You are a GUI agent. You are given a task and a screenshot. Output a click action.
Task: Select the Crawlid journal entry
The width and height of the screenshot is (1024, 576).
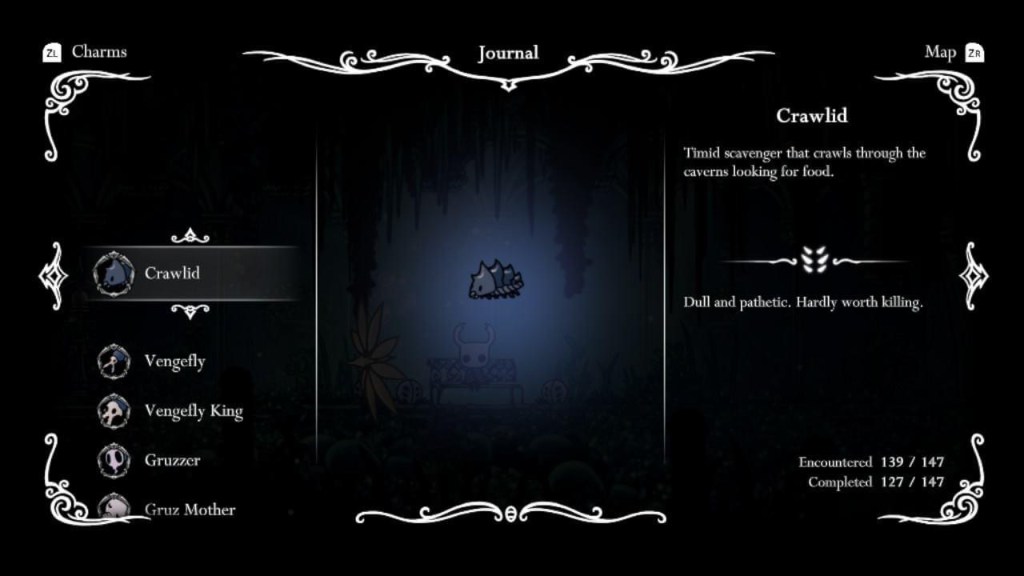point(171,273)
